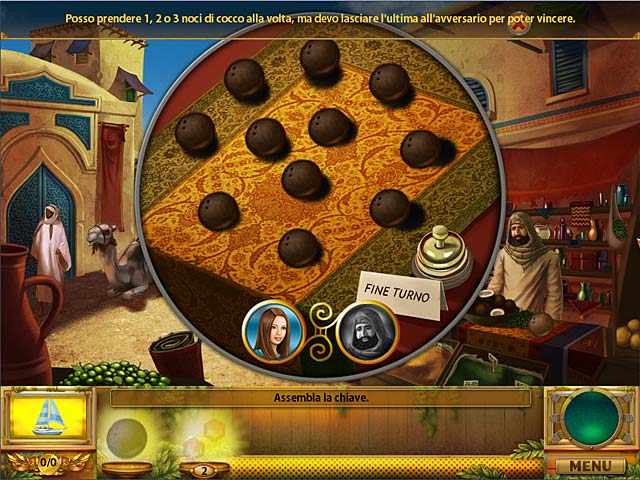
Task: Select the grey sphere inventory item
Action: click(x=126, y=436)
